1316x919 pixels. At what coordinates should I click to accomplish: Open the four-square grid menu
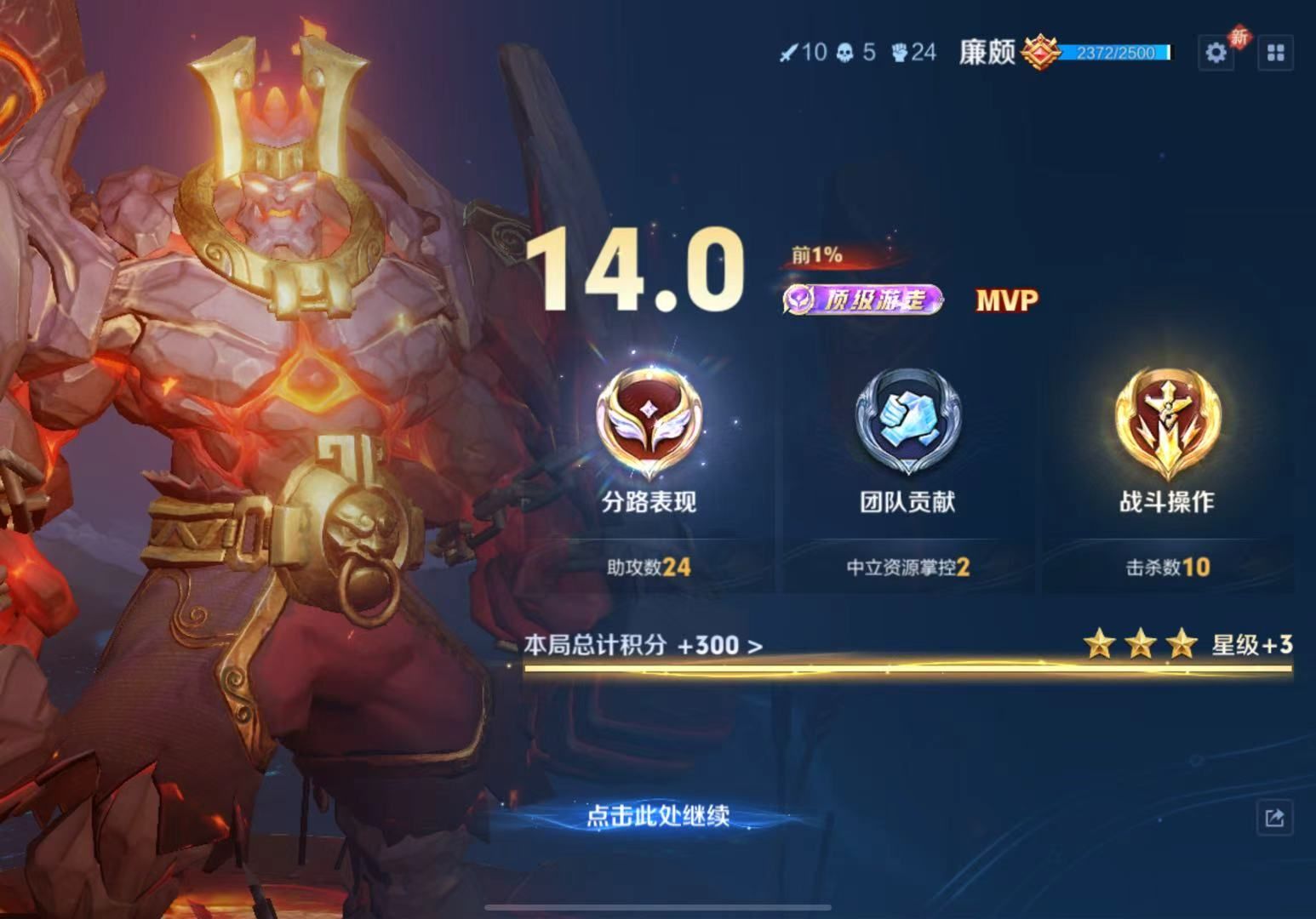tap(1275, 53)
